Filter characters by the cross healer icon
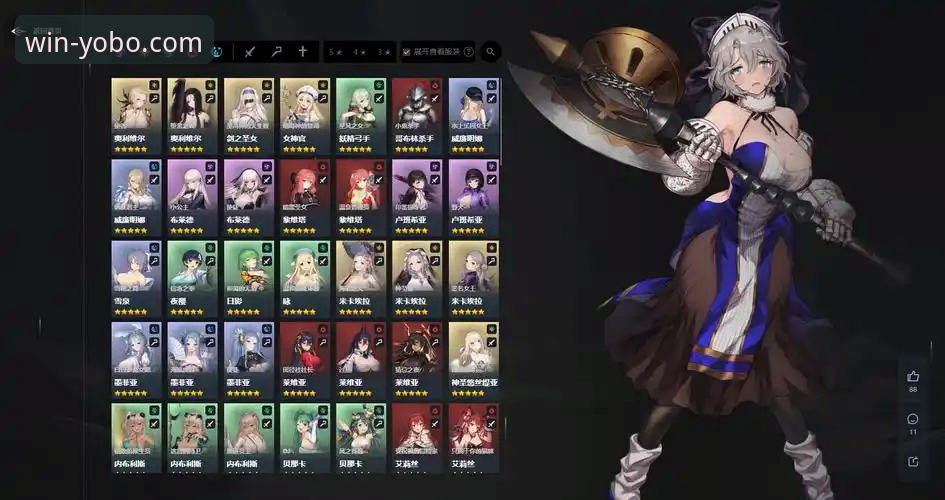The image size is (945, 500). pos(303,51)
